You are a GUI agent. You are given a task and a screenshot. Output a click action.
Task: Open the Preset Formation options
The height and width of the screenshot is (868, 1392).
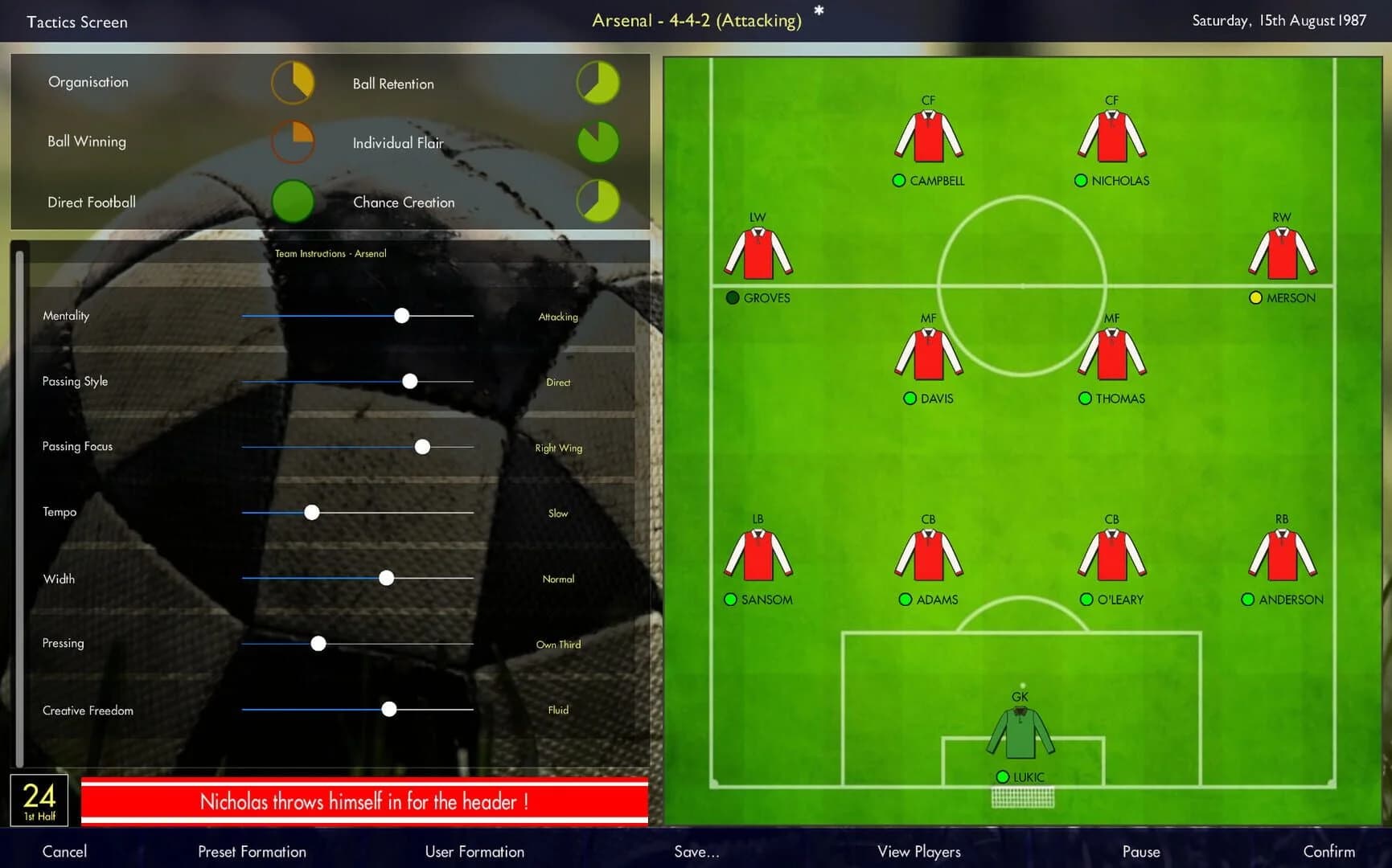(x=252, y=851)
